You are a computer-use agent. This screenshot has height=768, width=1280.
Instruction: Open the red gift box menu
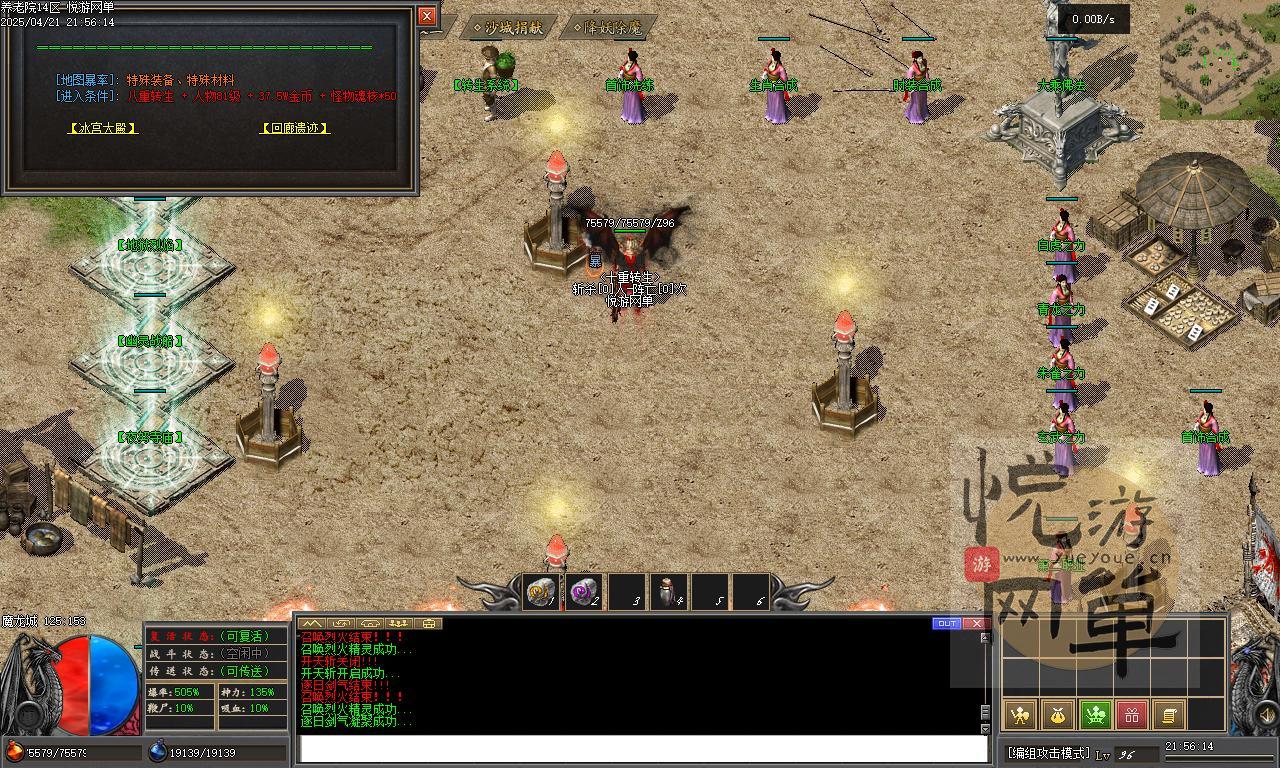click(1132, 714)
